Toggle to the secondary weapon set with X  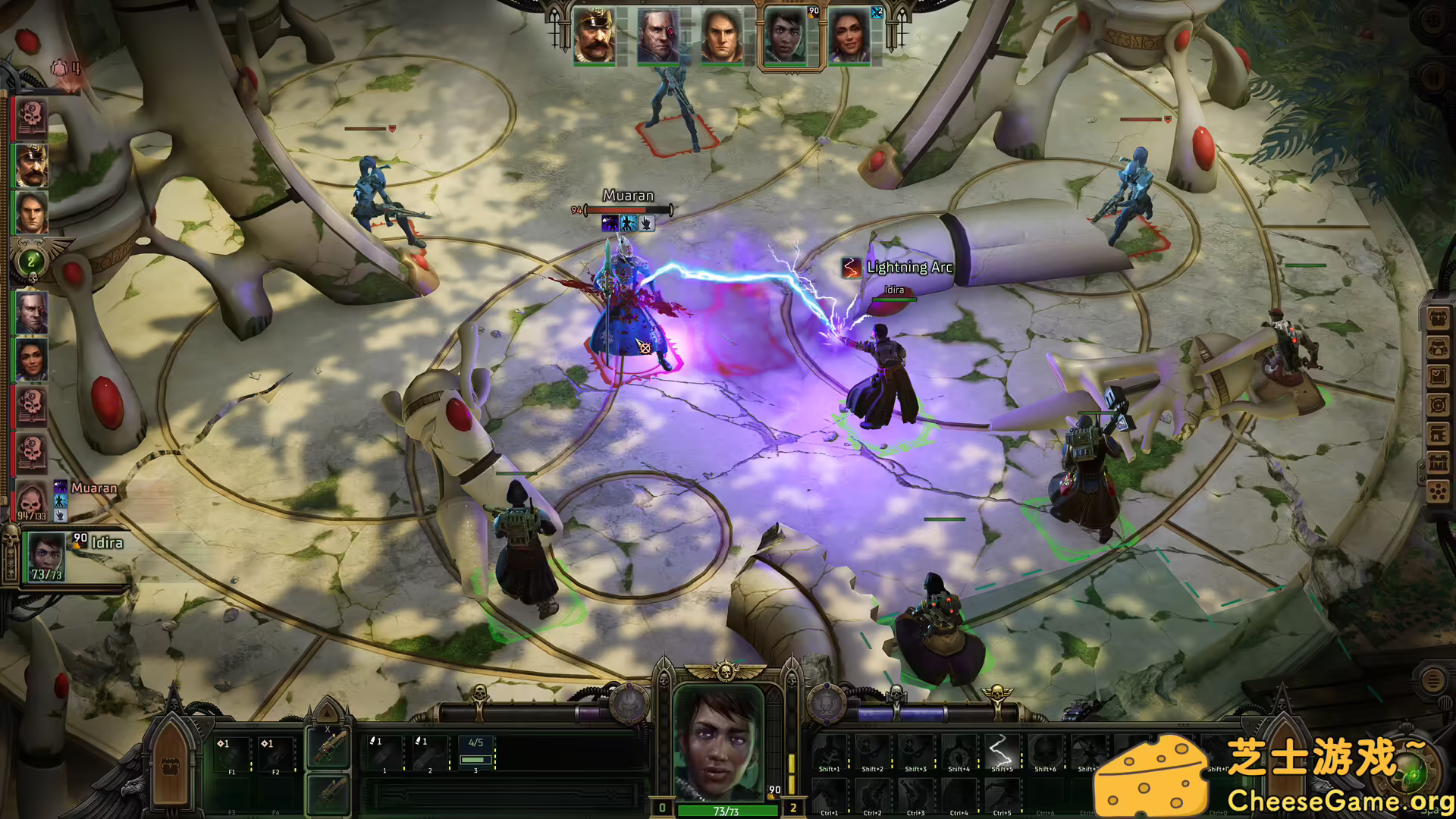click(328, 748)
